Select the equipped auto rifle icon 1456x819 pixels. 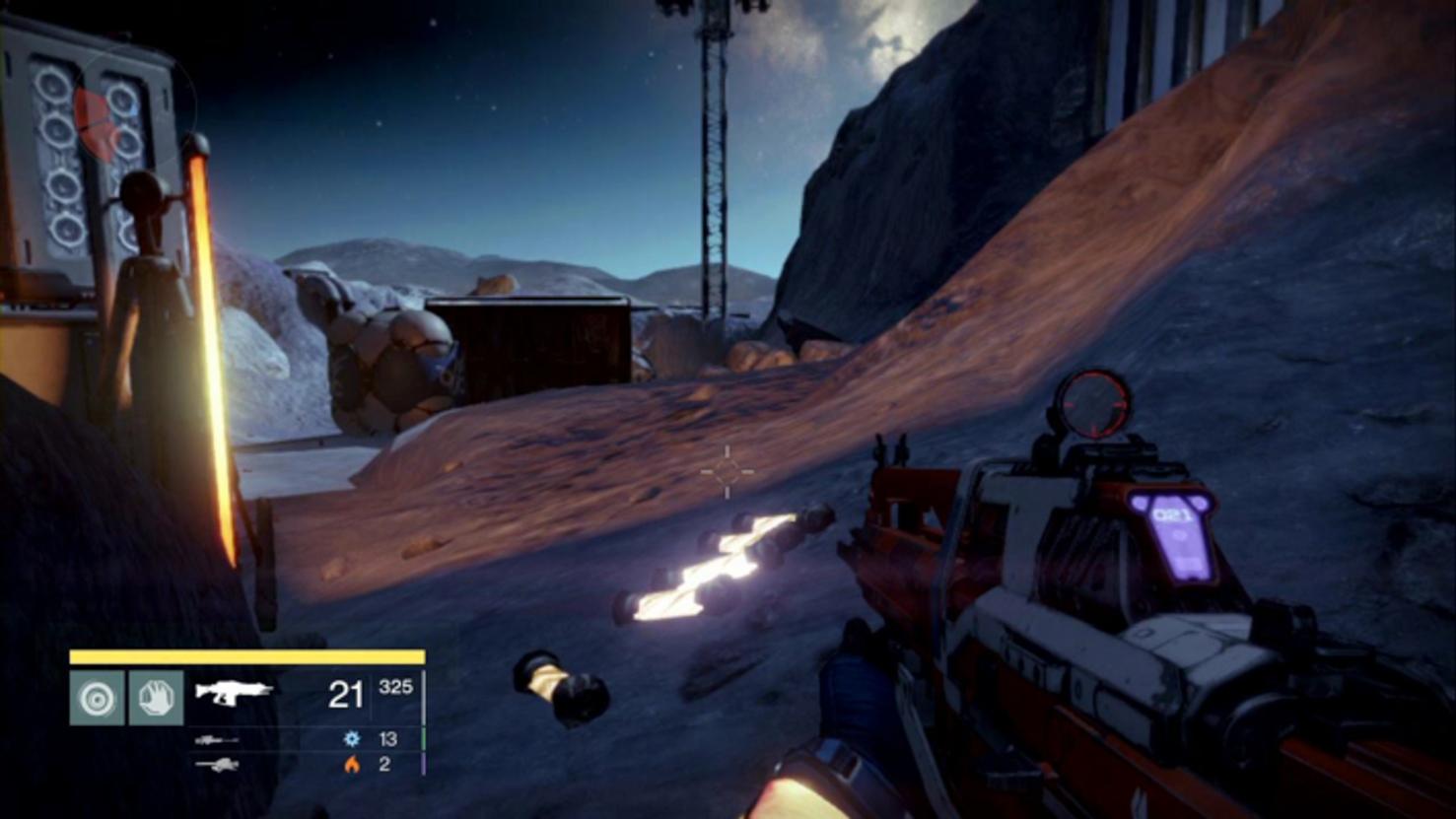point(234,692)
